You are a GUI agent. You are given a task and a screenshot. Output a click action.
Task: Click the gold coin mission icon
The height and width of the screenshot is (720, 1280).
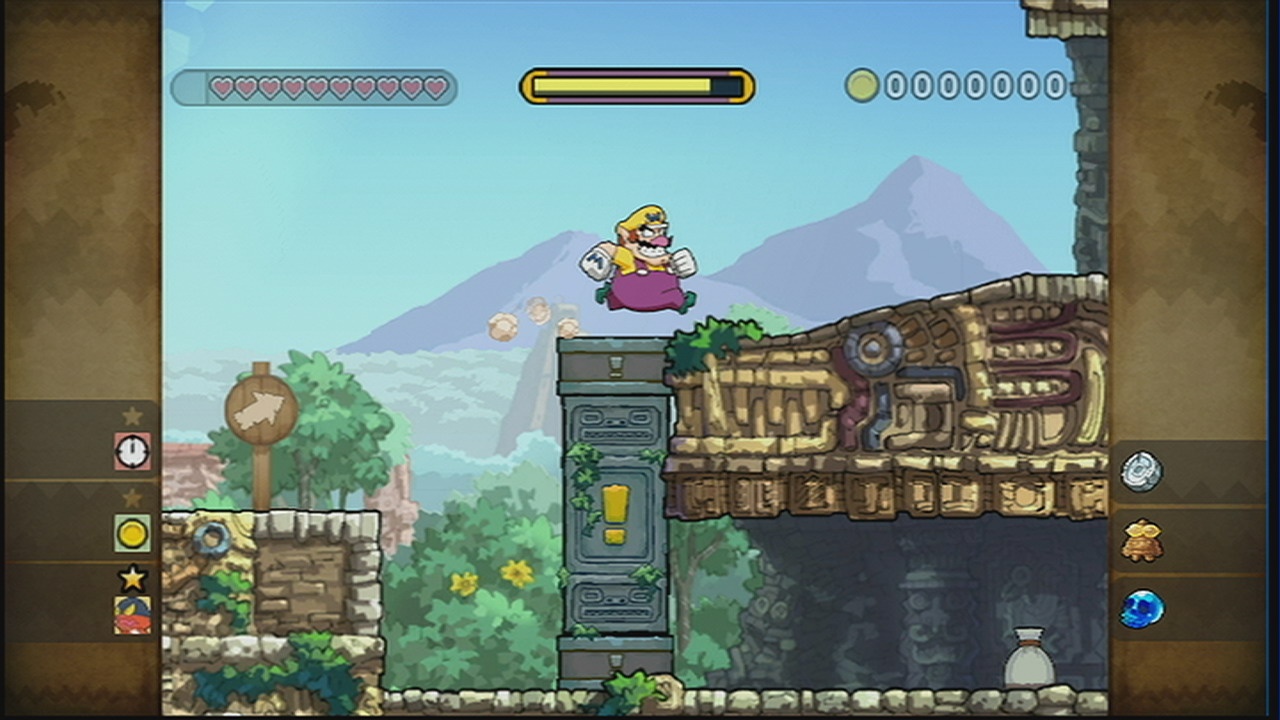131,535
